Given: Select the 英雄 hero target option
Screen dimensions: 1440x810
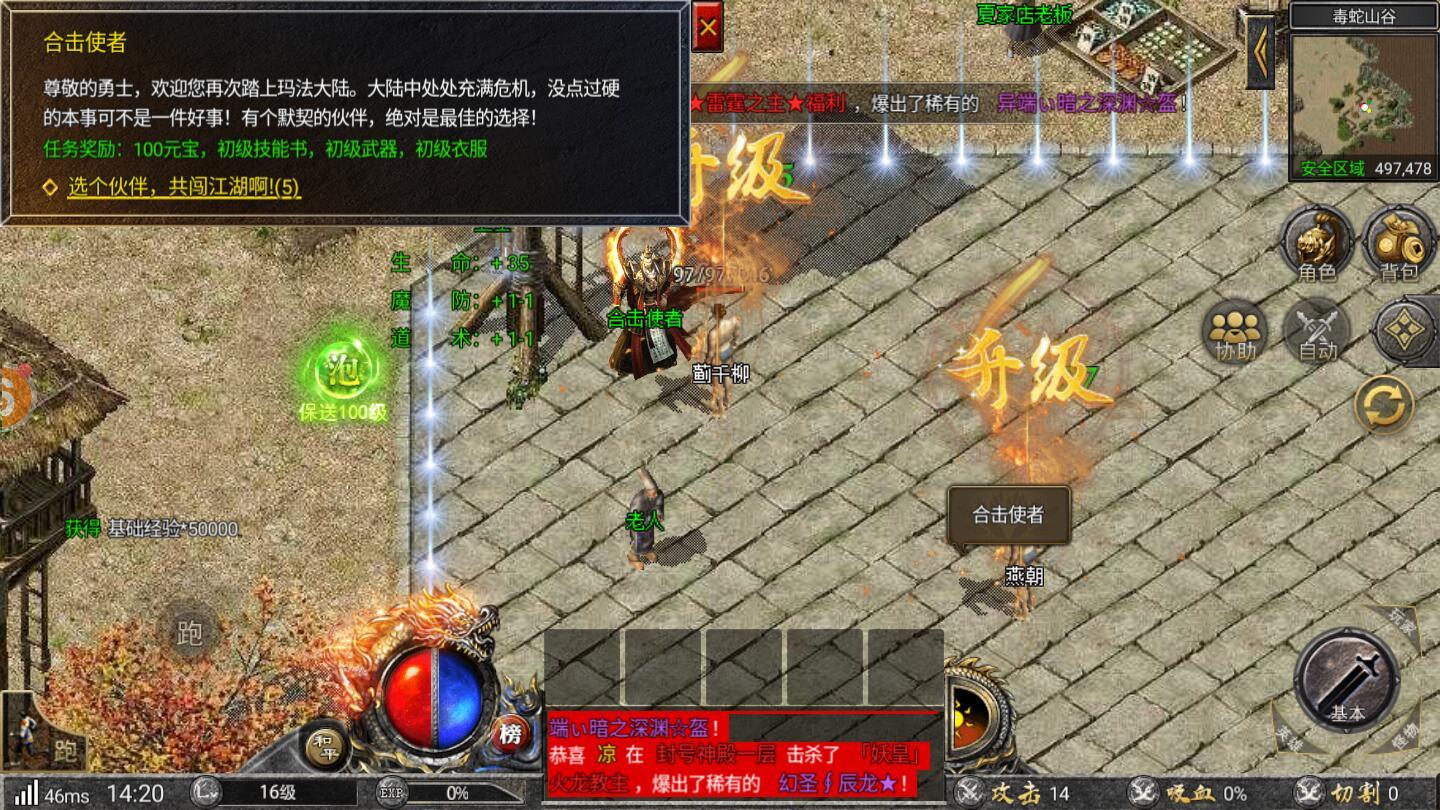Looking at the screenshot, I should [x=1290, y=738].
